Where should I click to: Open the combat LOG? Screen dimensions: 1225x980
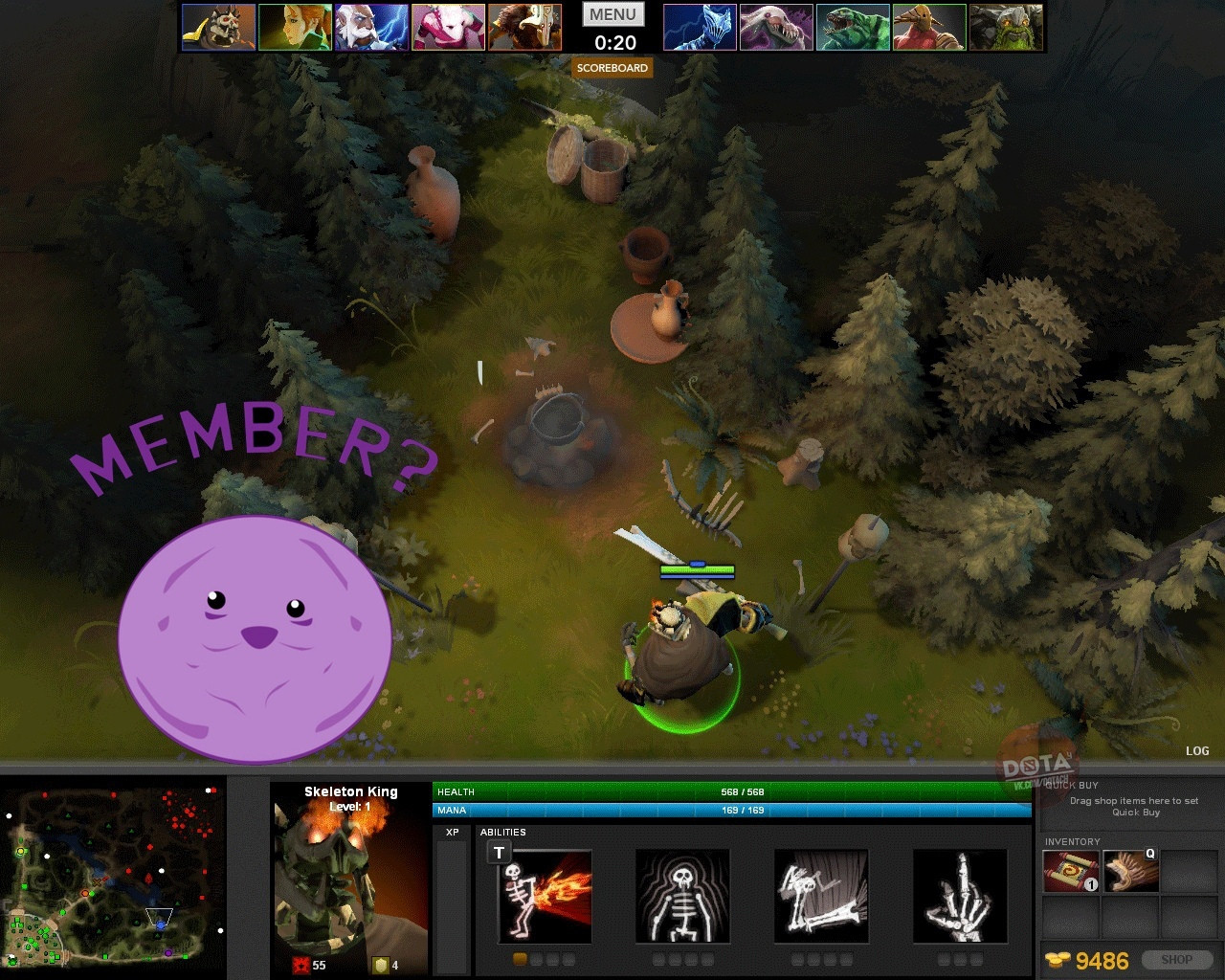point(1197,751)
